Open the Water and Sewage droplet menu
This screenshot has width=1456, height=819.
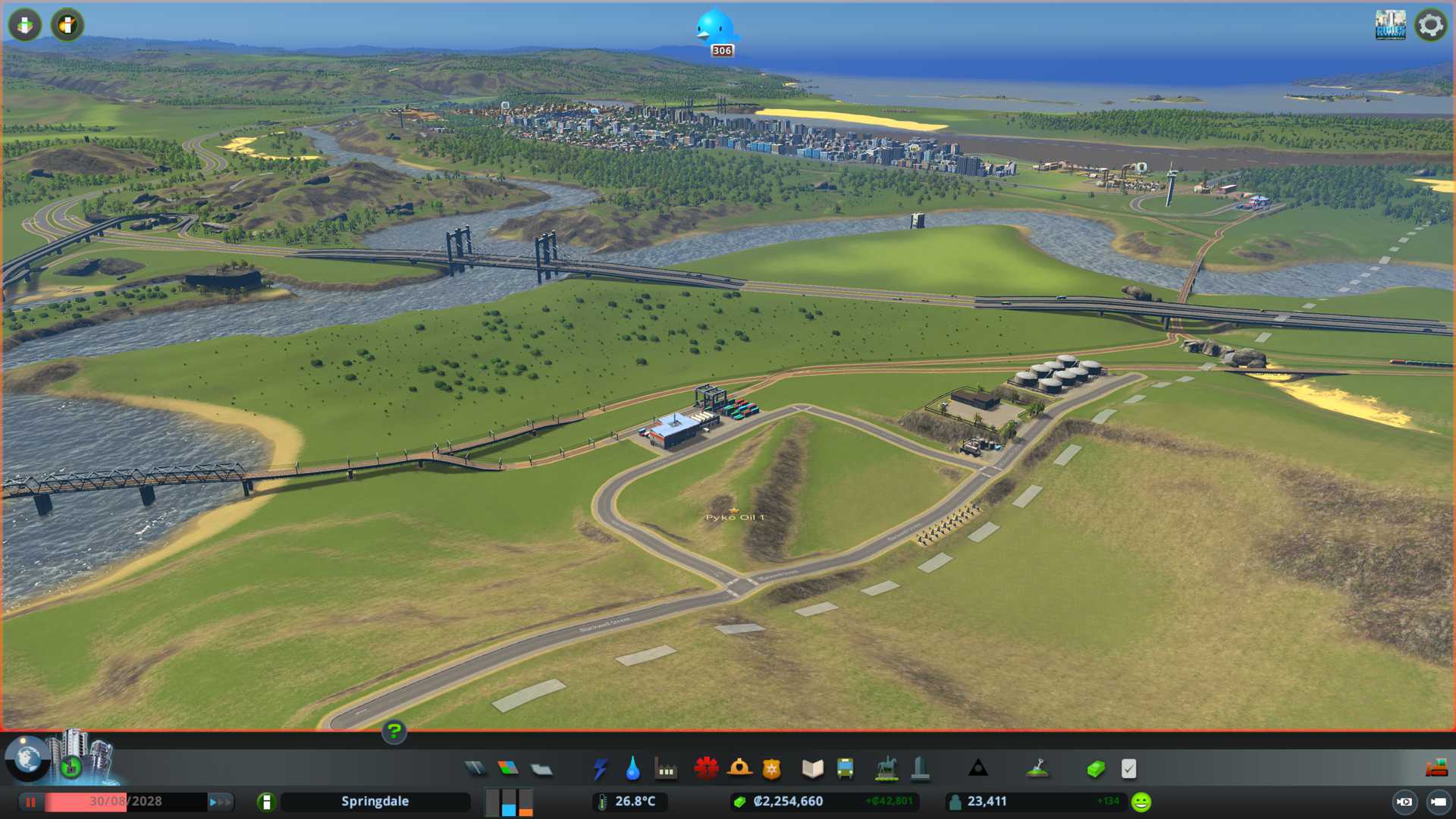click(x=632, y=769)
